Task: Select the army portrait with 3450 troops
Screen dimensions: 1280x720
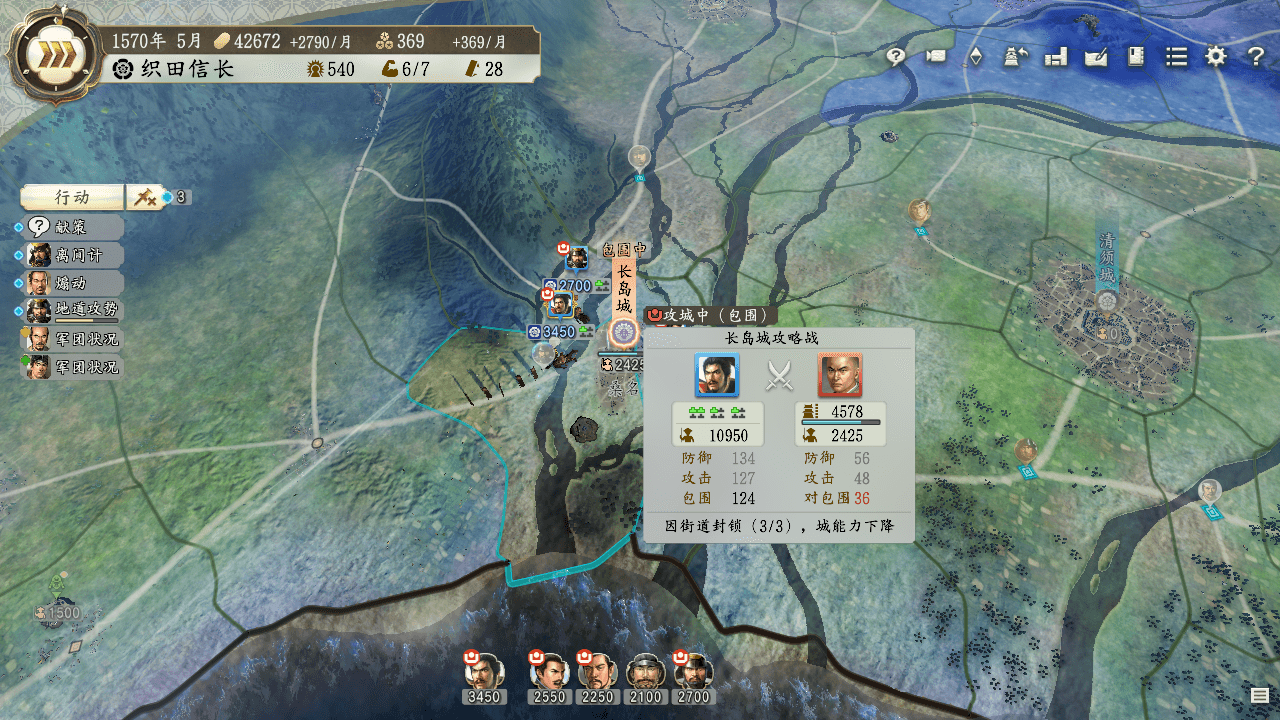Action: coord(484,671)
